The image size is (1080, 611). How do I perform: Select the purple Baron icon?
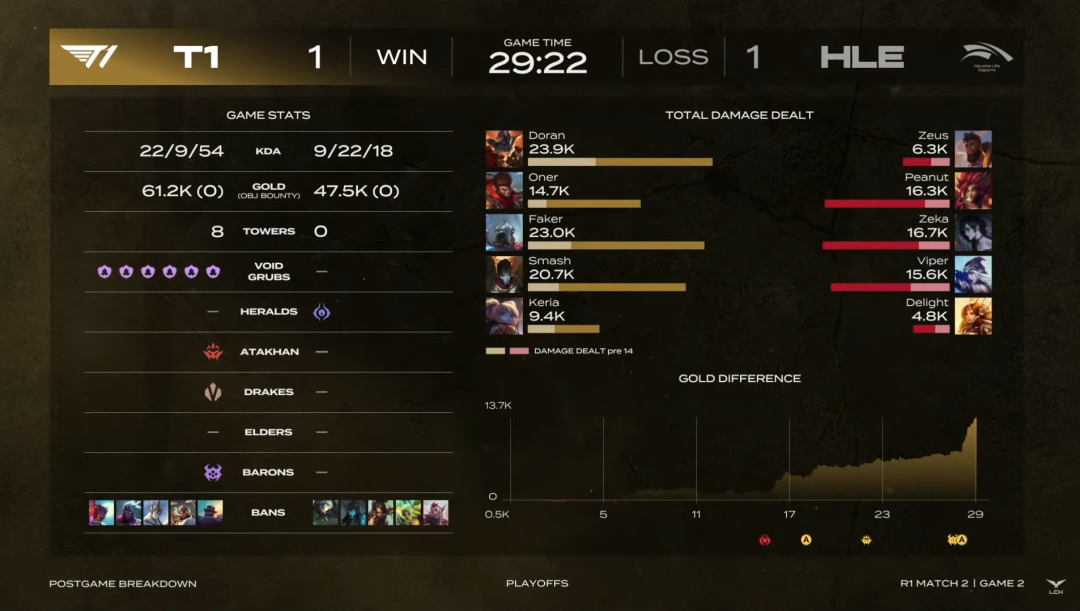213,472
